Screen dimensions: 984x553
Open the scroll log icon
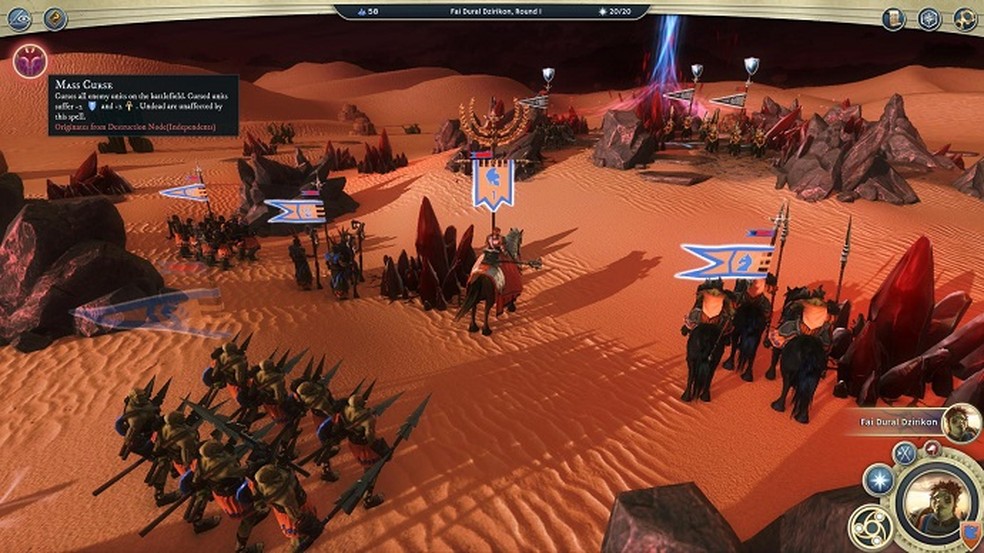pos(893,18)
